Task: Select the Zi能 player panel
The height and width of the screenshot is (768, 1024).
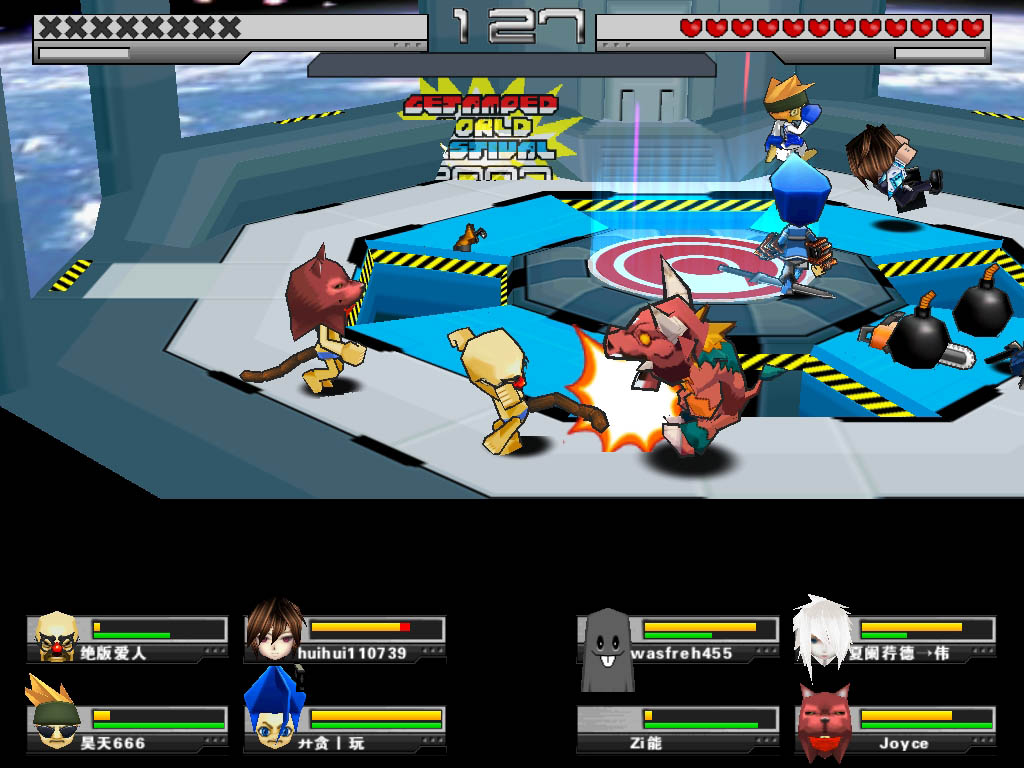Action: tap(680, 729)
